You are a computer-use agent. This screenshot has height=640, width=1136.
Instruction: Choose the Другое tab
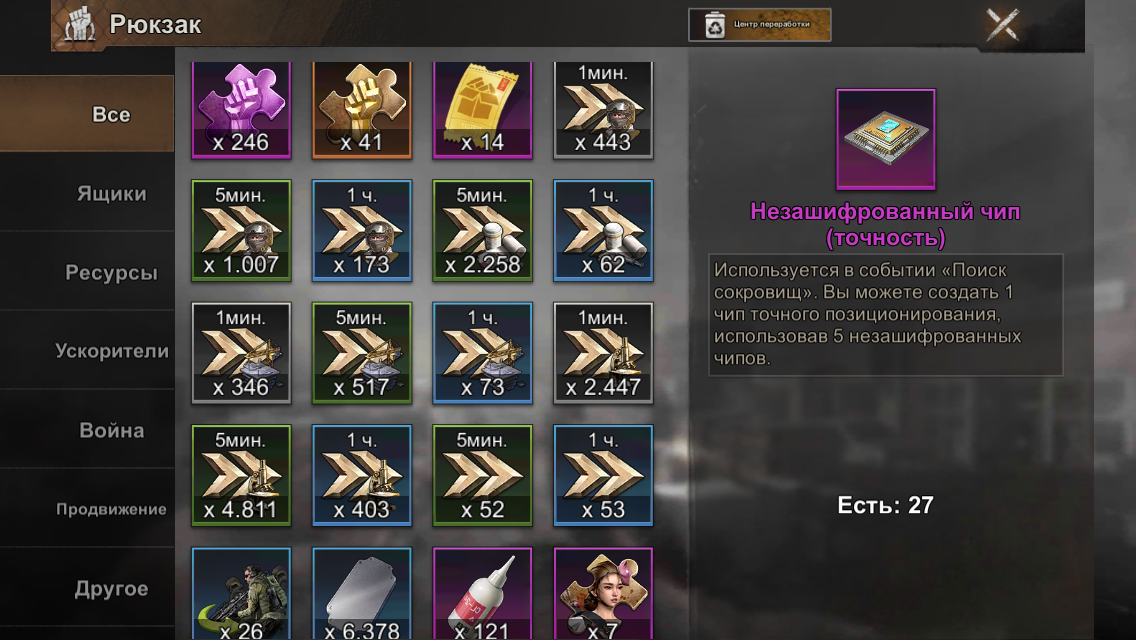pos(111,589)
